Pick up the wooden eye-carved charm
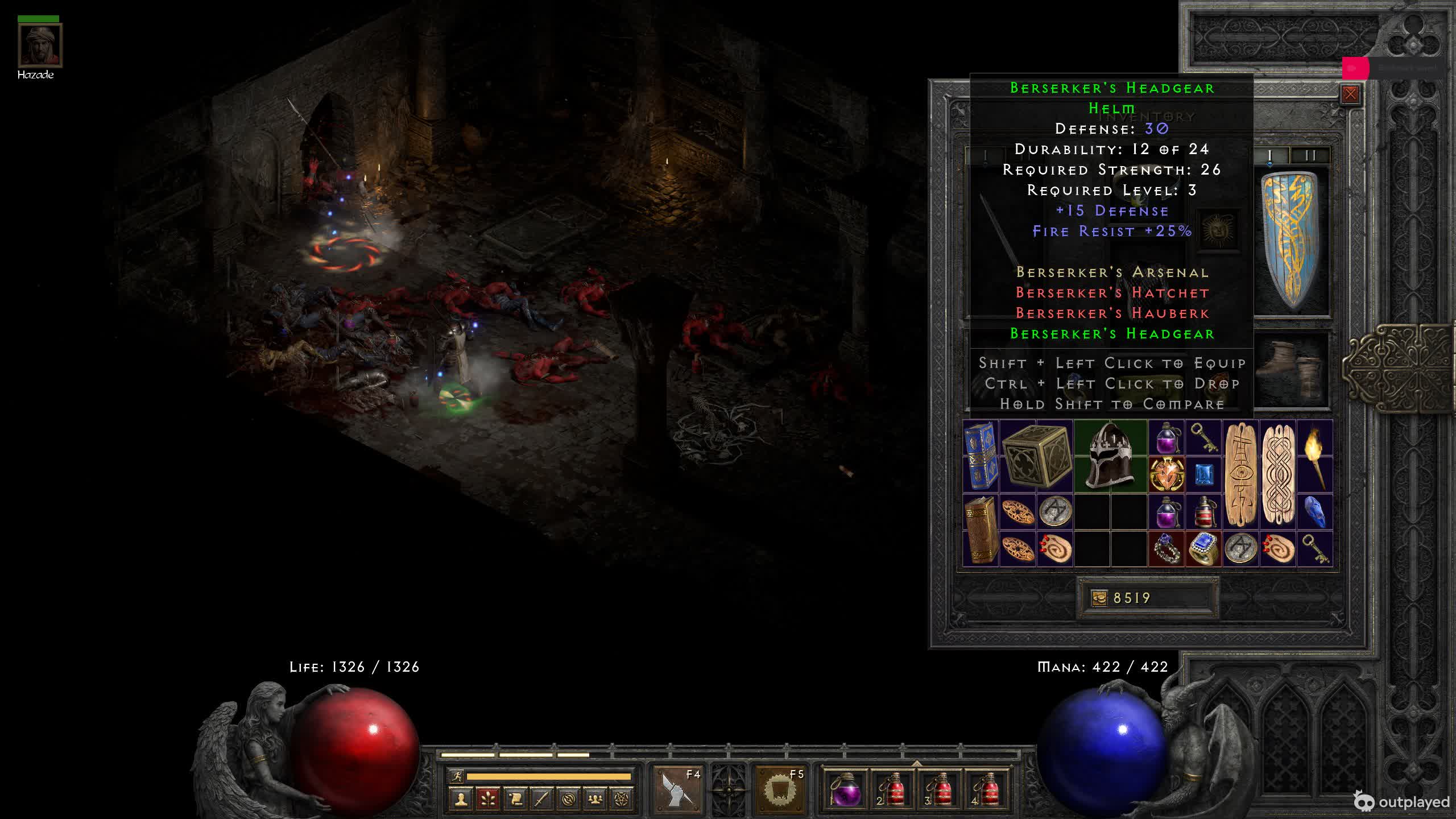The width and height of the screenshot is (1456, 819). [1240, 474]
